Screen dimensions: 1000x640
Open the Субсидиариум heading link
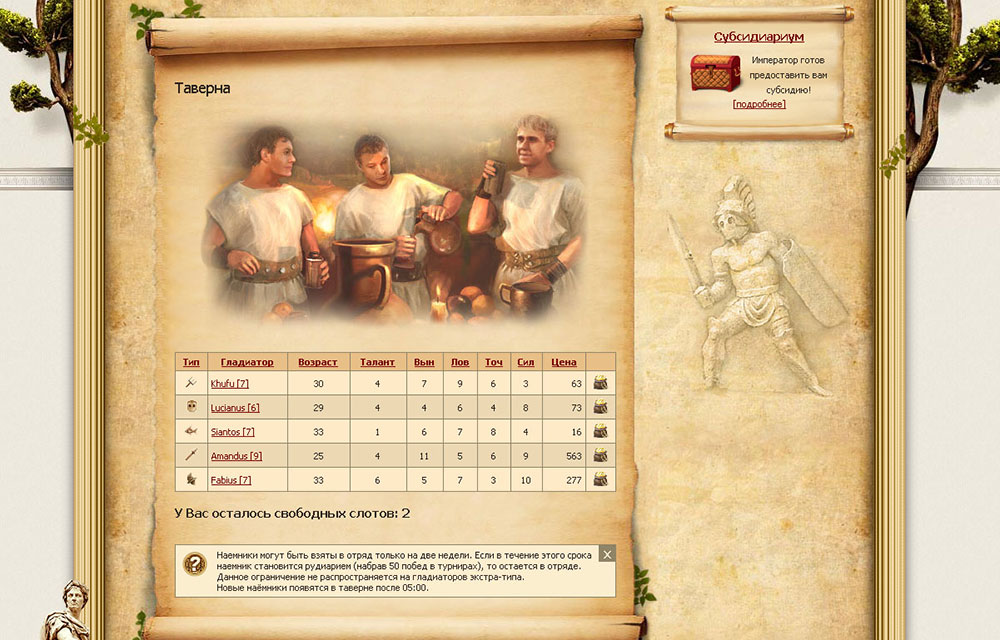759,37
